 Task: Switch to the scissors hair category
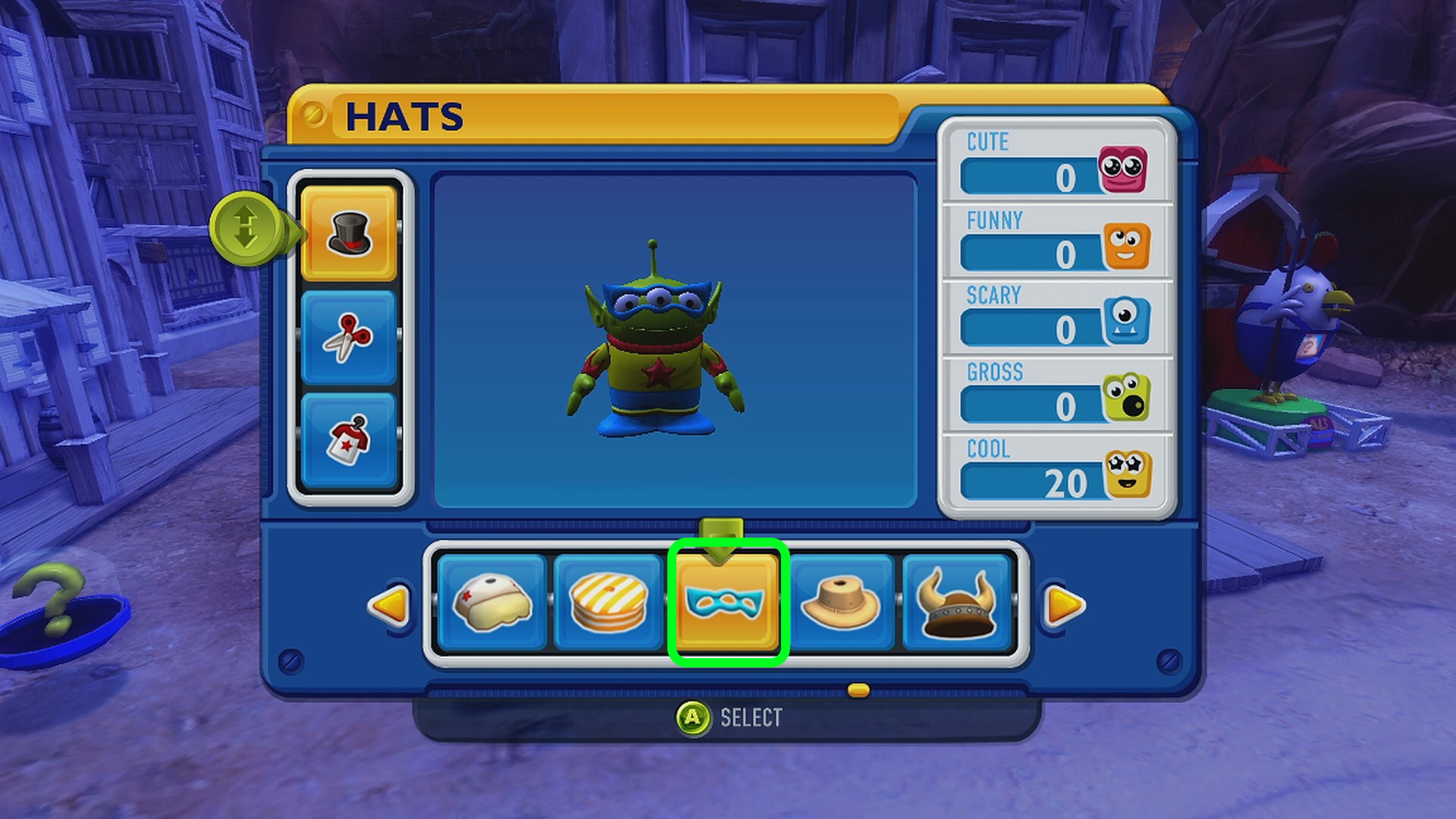coord(349,337)
